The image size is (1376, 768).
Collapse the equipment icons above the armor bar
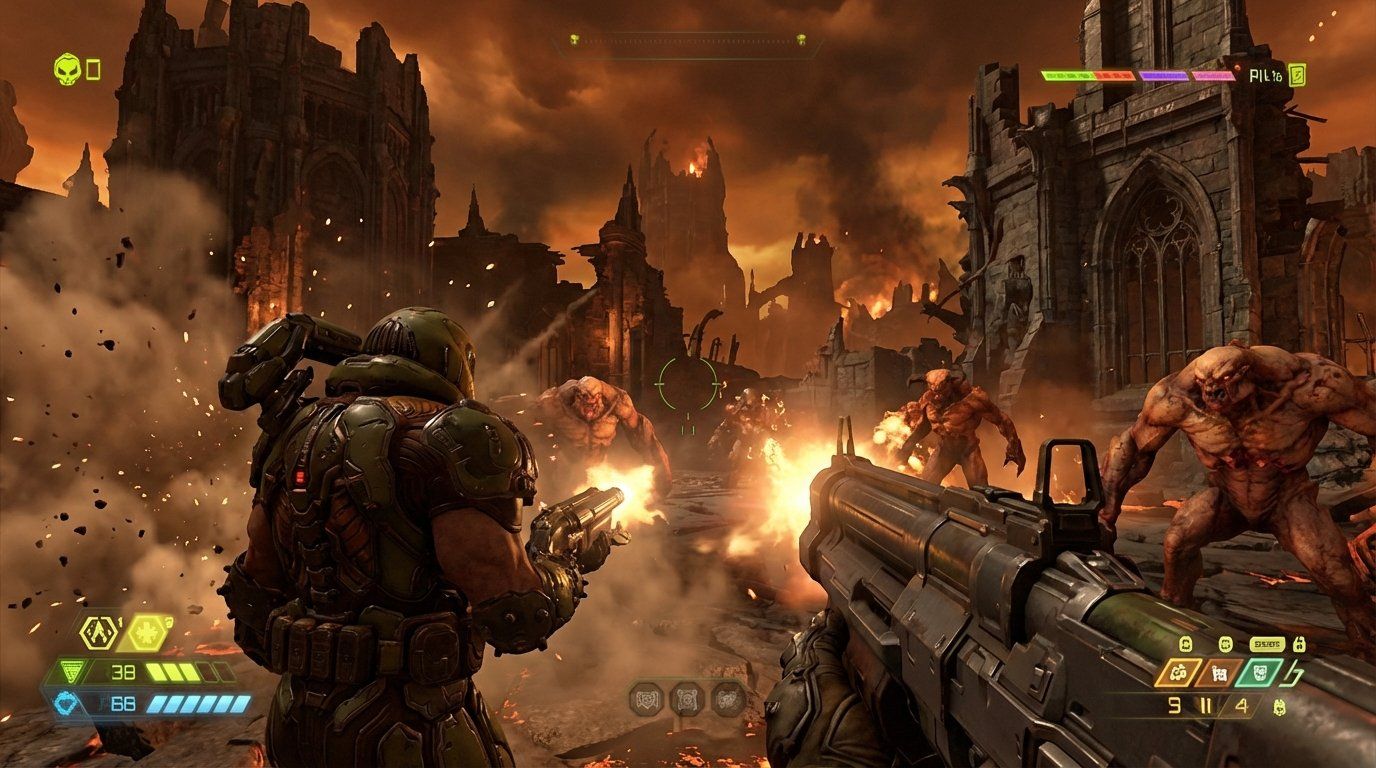[x=120, y=632]
